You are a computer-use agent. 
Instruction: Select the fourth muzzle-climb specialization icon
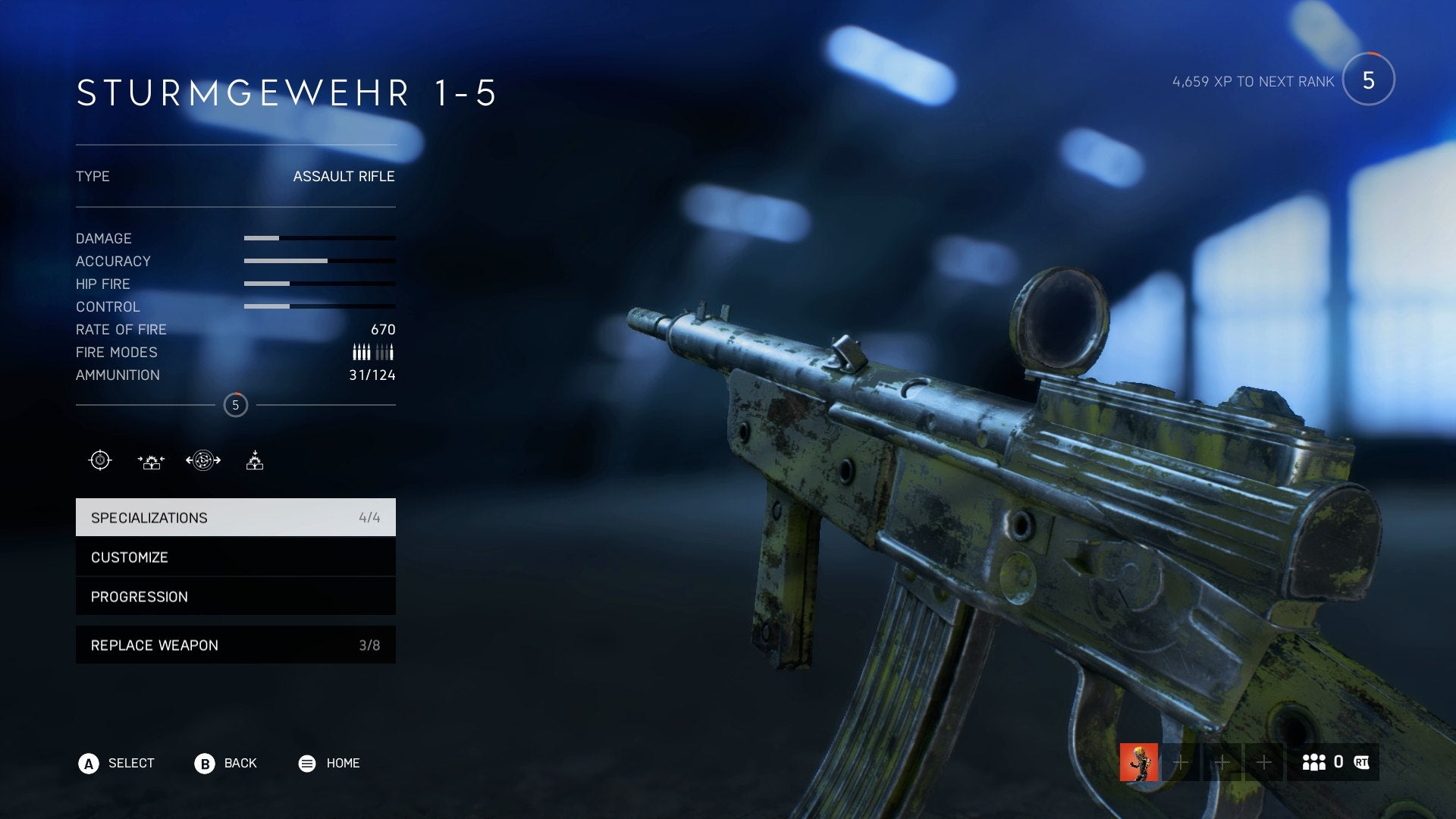pos(255,459)
